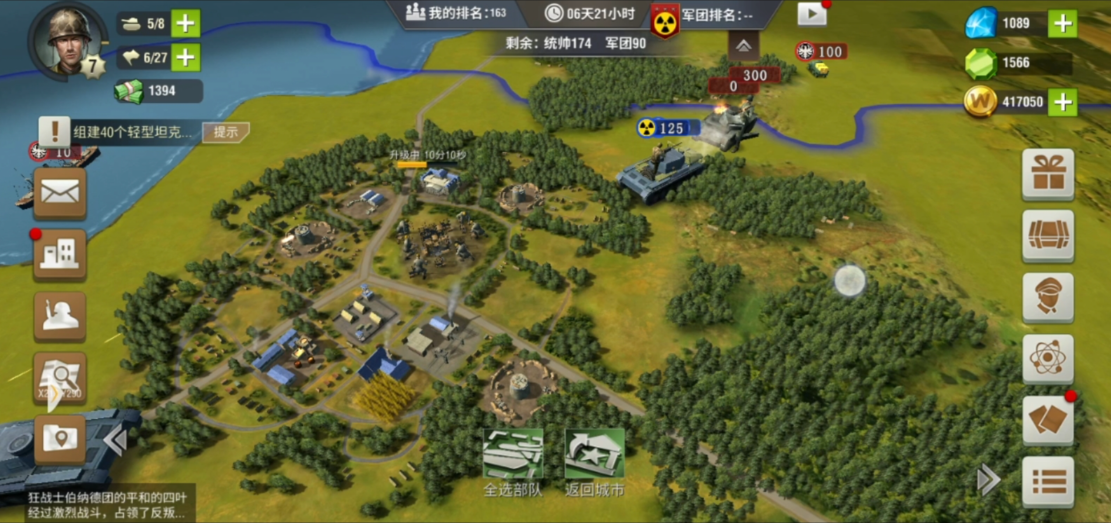Image resolution: width=1111 pixels, height=523 pixels.
Task: Open the soldier silhouette menu
Action: [x=60, y=316]
